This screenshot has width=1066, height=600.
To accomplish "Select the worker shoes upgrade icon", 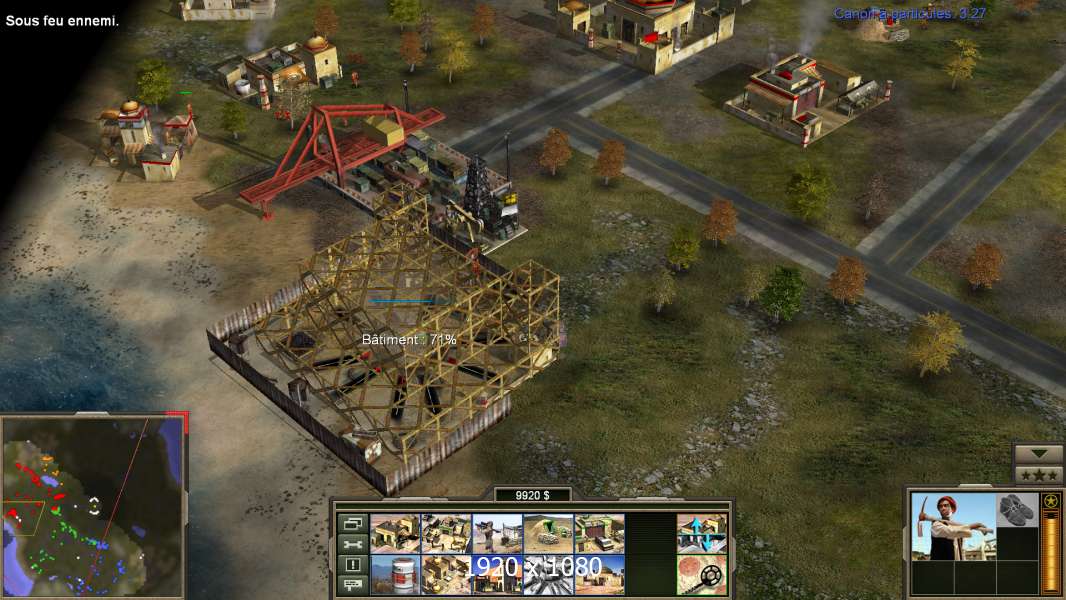I will (x=1017, y=509).
